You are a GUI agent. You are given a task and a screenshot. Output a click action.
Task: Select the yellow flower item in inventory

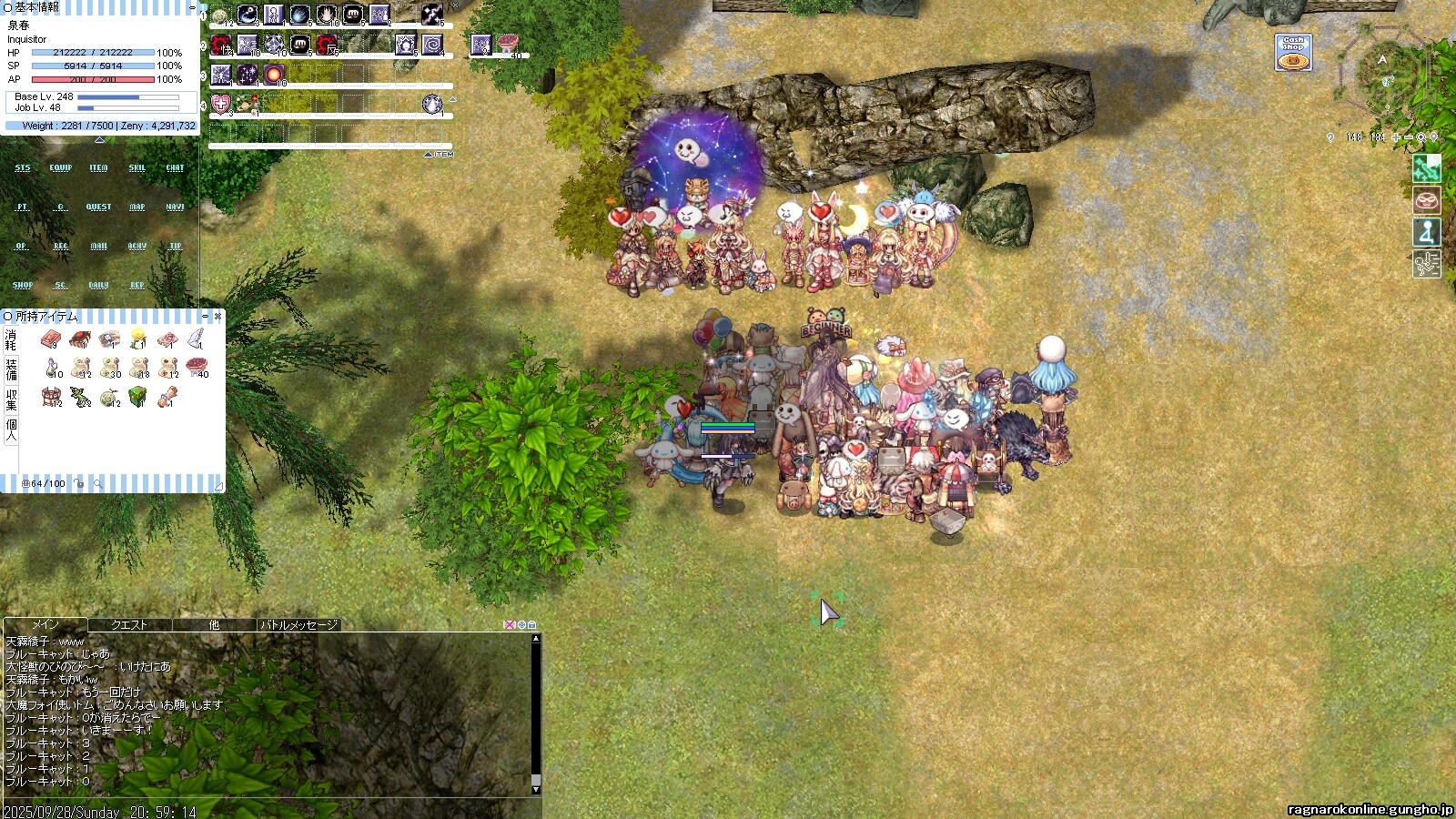[137, 339]
